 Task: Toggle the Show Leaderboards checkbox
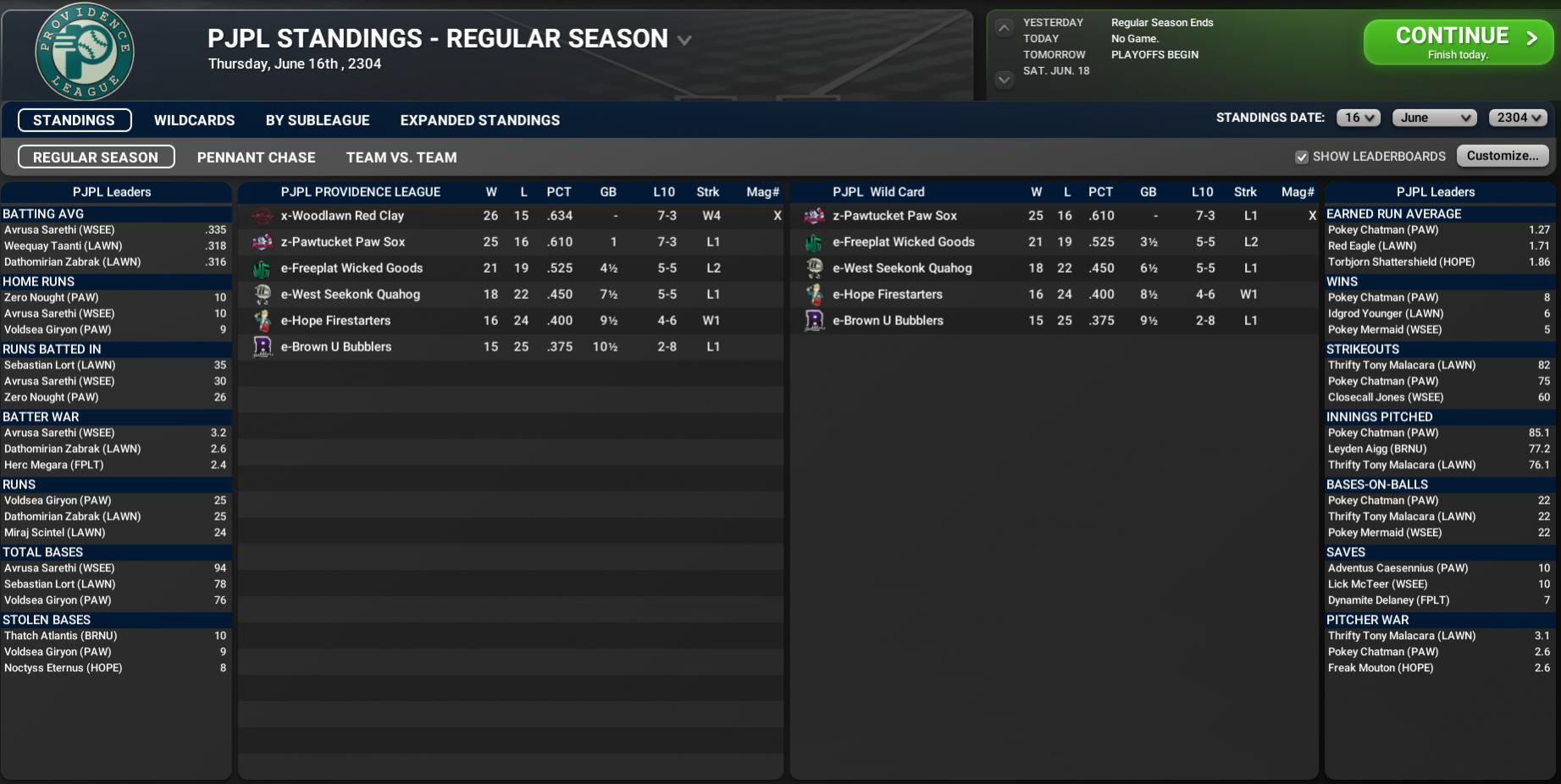point(1302,157)
